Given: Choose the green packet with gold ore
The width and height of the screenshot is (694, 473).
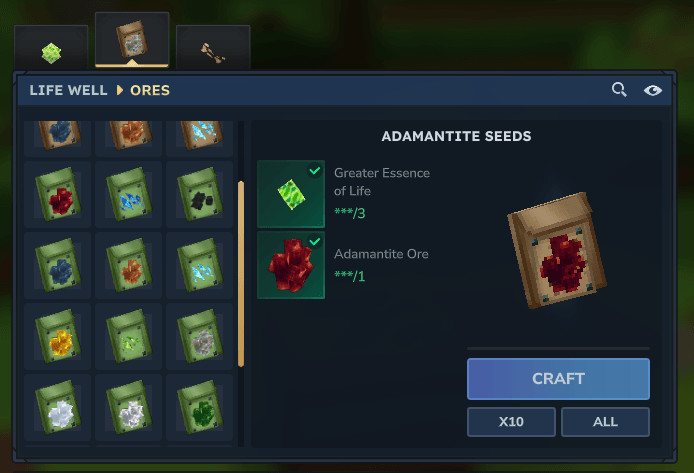Looking at the screenshot, I should pyautogui.click(x=58, y=337).
